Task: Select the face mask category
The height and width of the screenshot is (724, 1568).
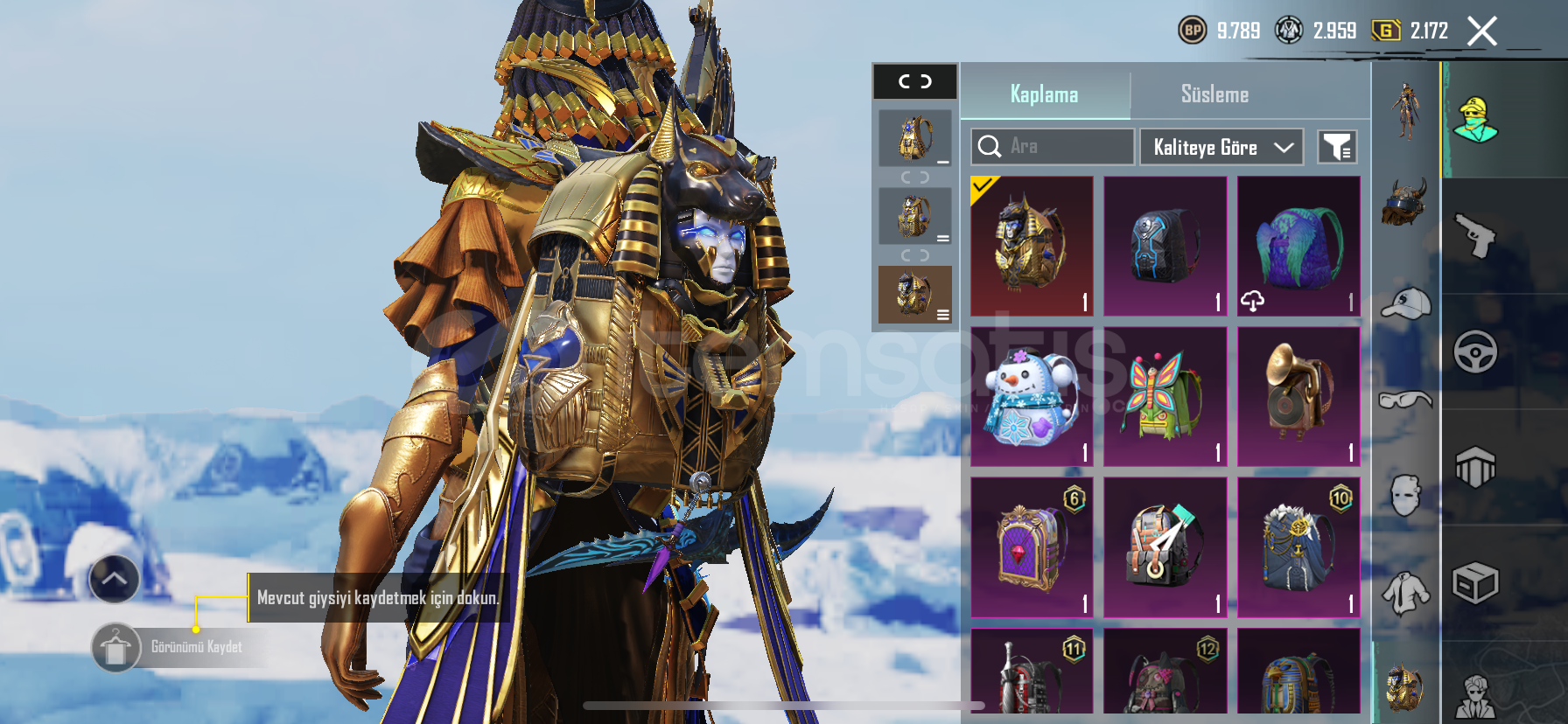Action: (x=1405, y=496)
